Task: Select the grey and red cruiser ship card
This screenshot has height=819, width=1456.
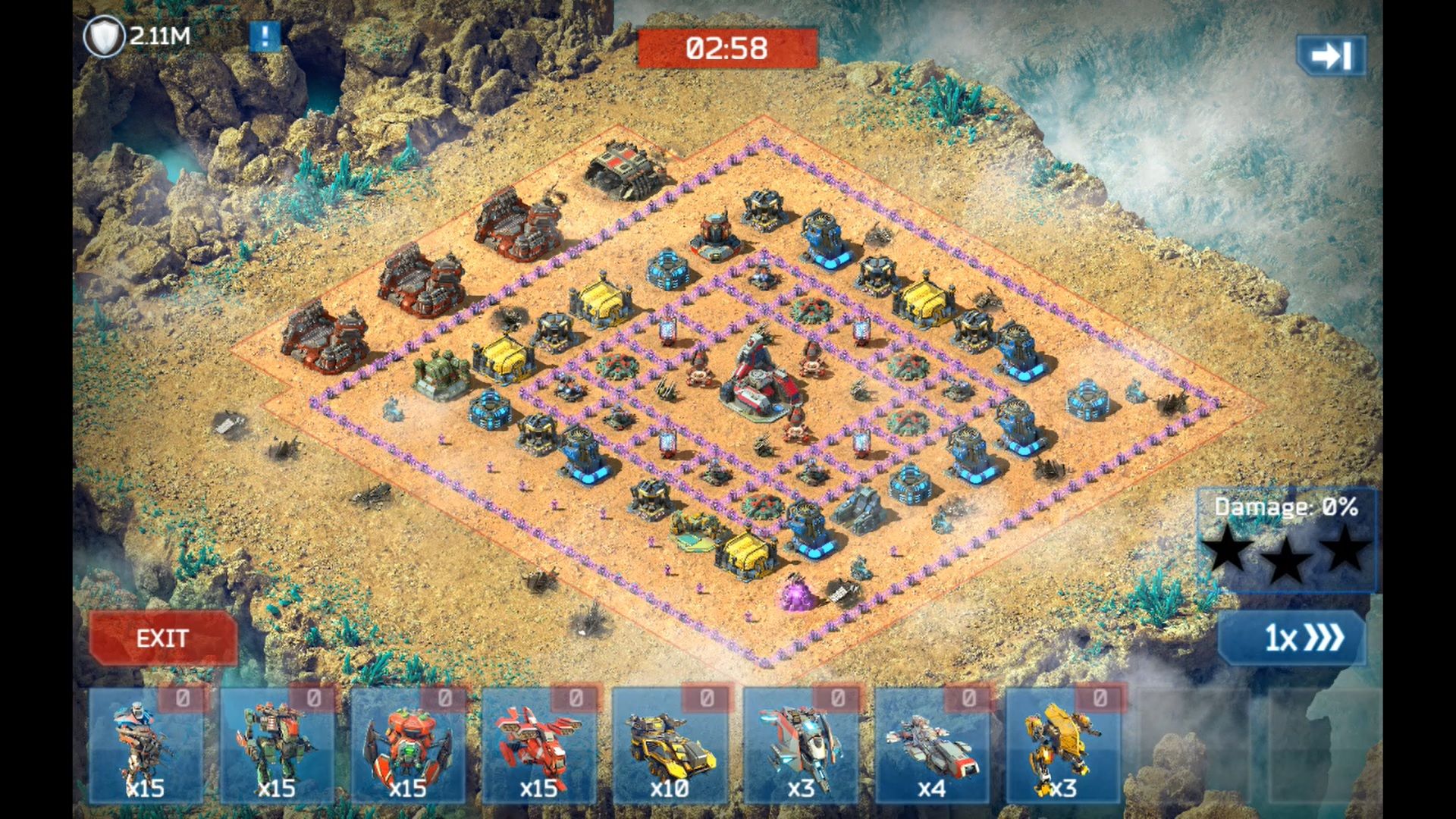Action: (932, 745)
